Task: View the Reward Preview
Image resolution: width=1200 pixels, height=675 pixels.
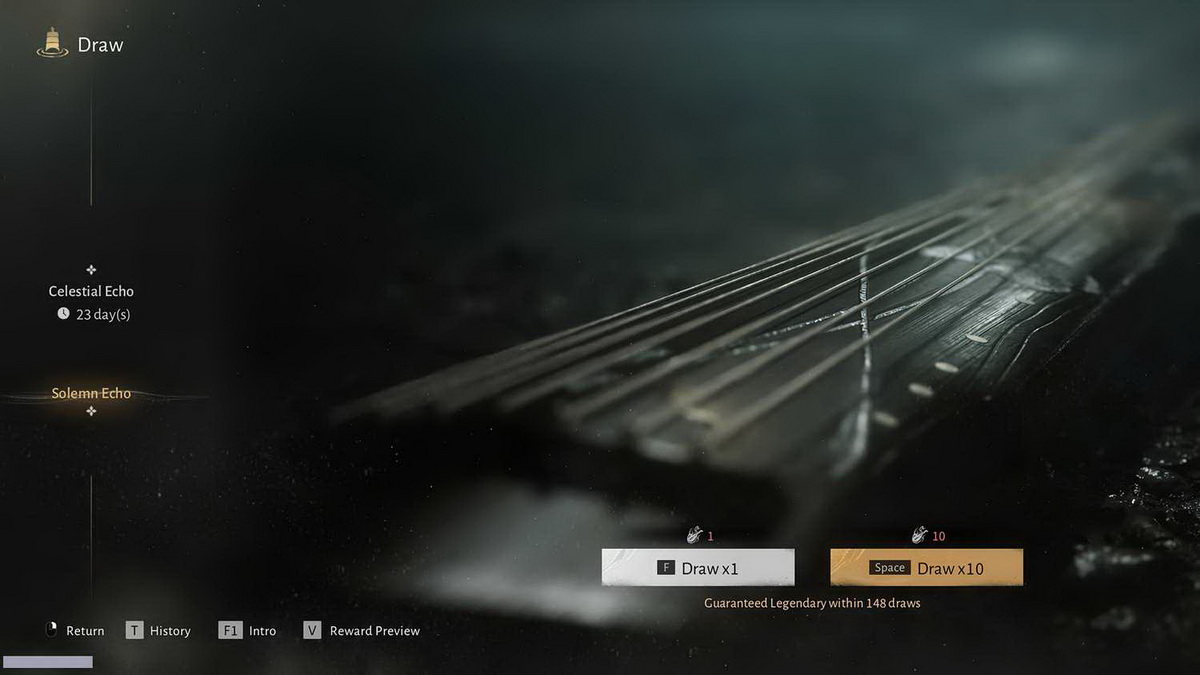Action: pyautogui.click(x=362, y=631)
